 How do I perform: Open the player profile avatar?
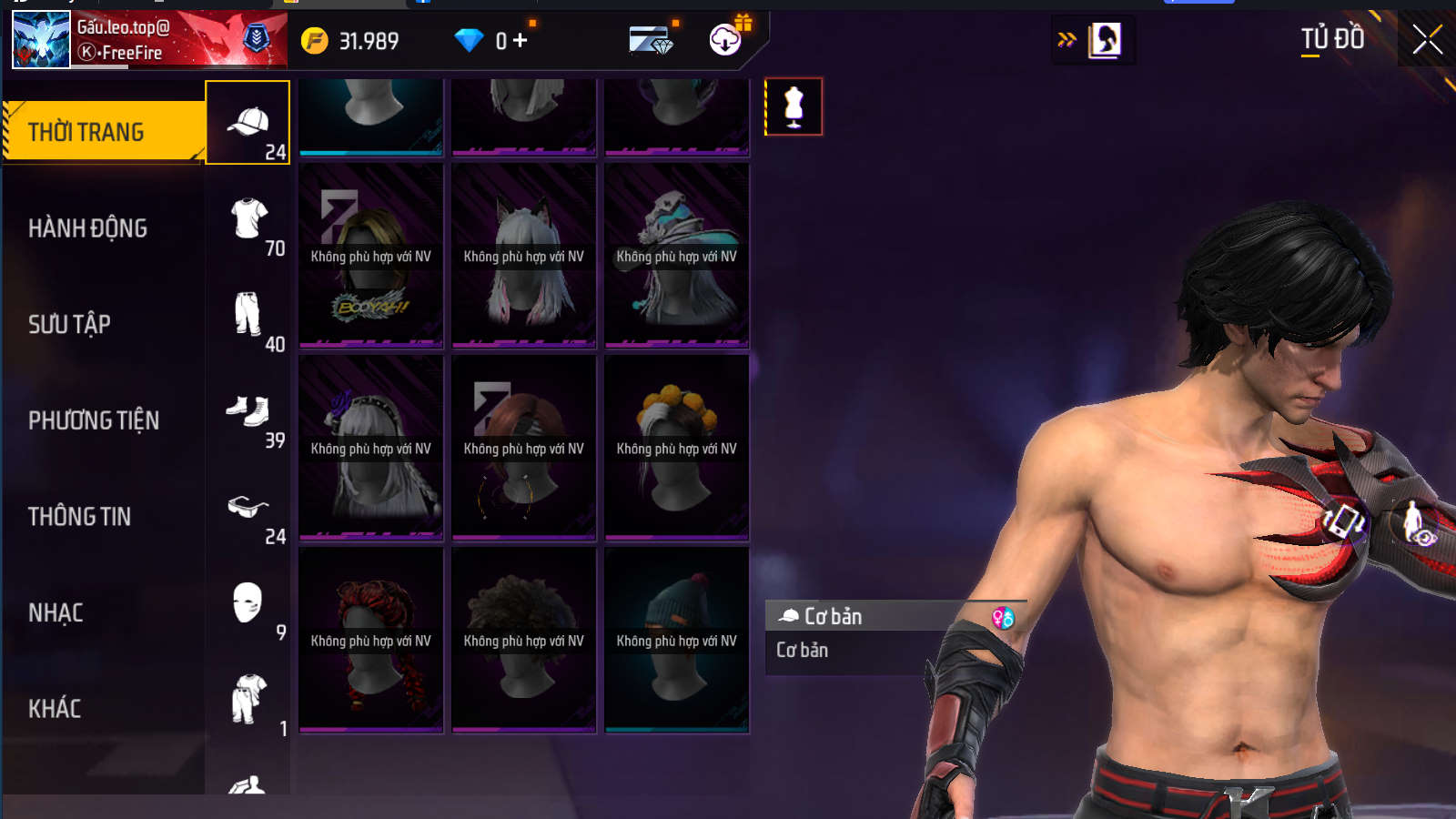pos(41,40)
